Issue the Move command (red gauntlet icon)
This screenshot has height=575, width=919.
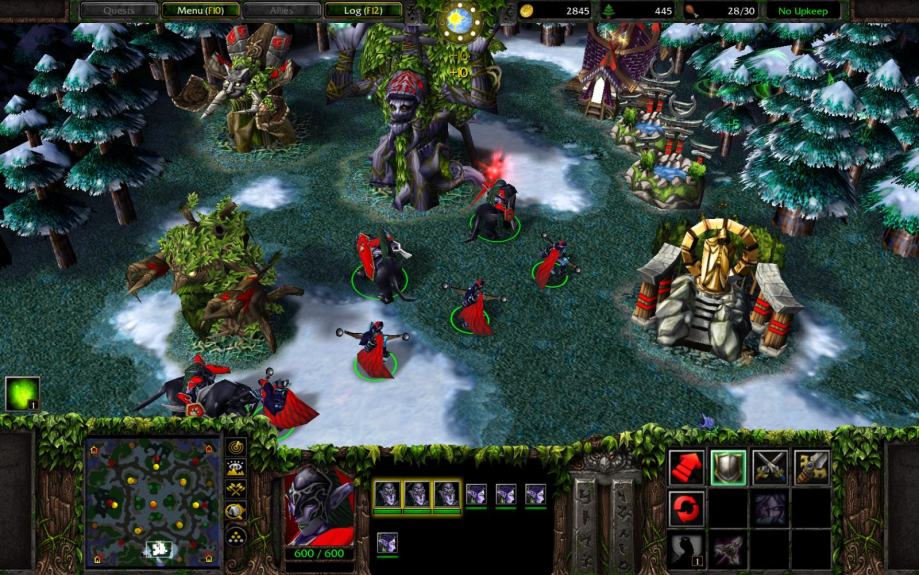coord(686,467)
